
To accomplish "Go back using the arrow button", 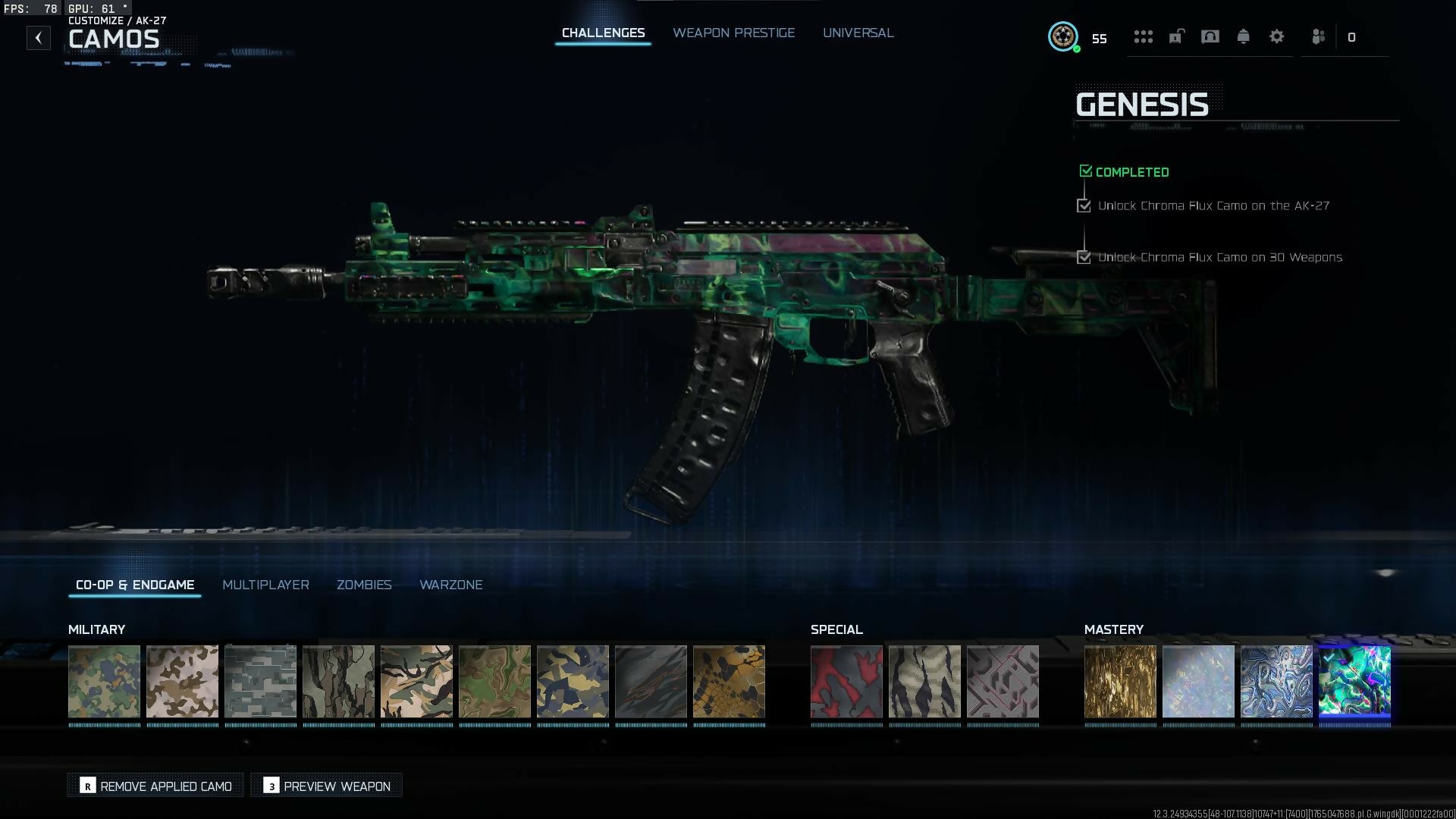I will 39,38.
